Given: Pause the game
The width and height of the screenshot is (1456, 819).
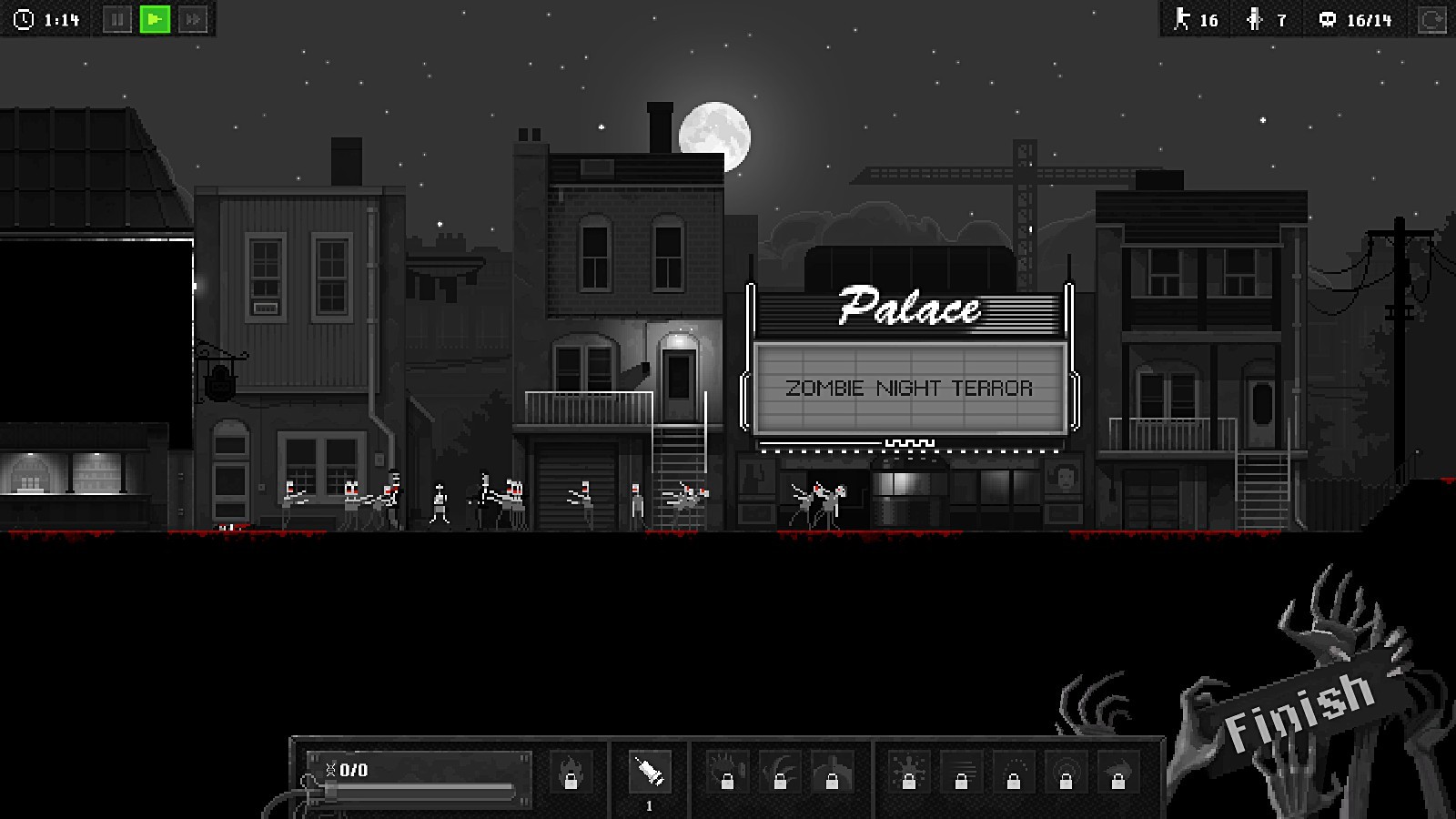Looking at the screenshot, I should click(x=117, y=19).
